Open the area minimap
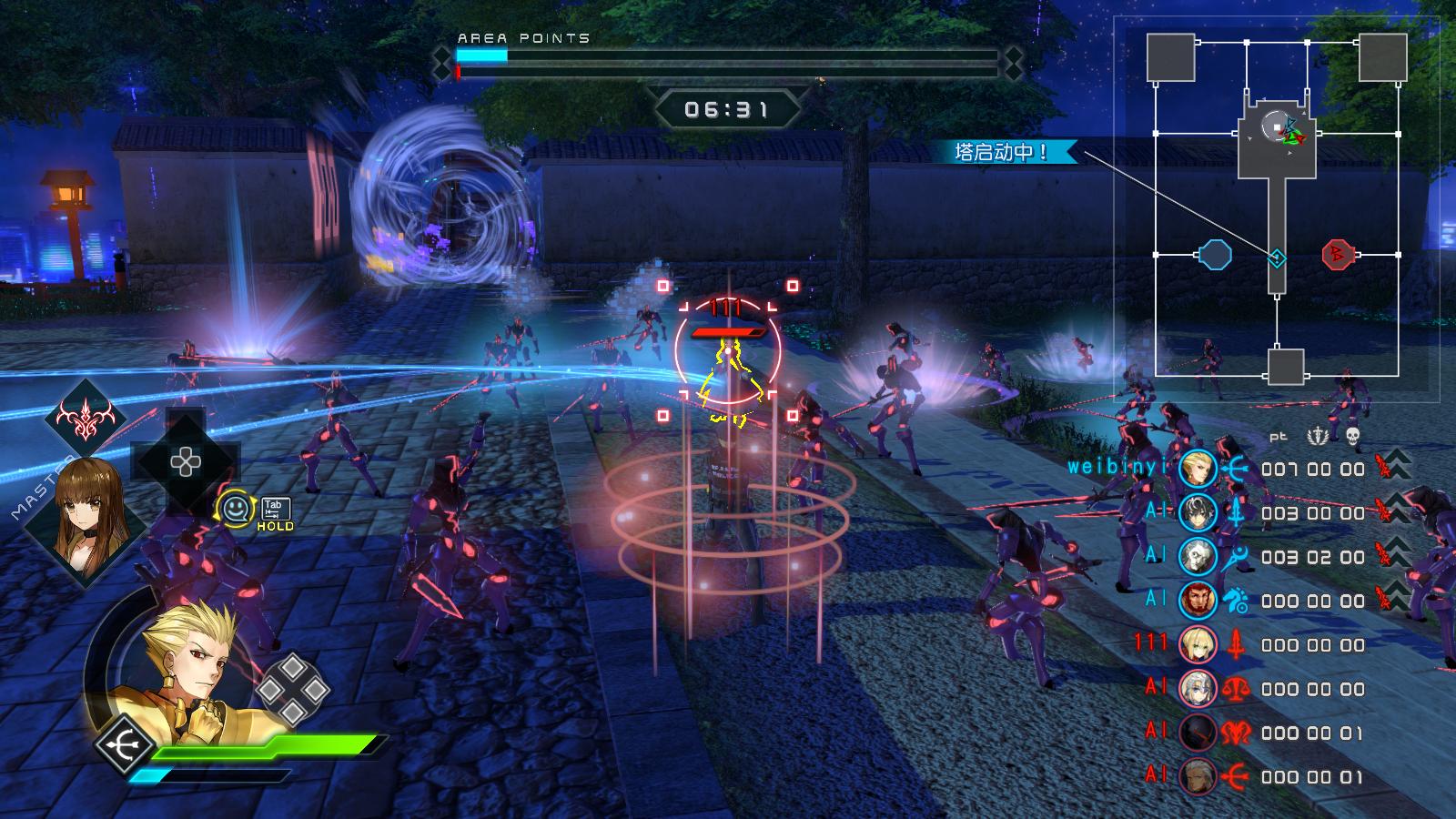This screenshot has width=1456, height=819. pyautogui.click(x=1276, y=209)
